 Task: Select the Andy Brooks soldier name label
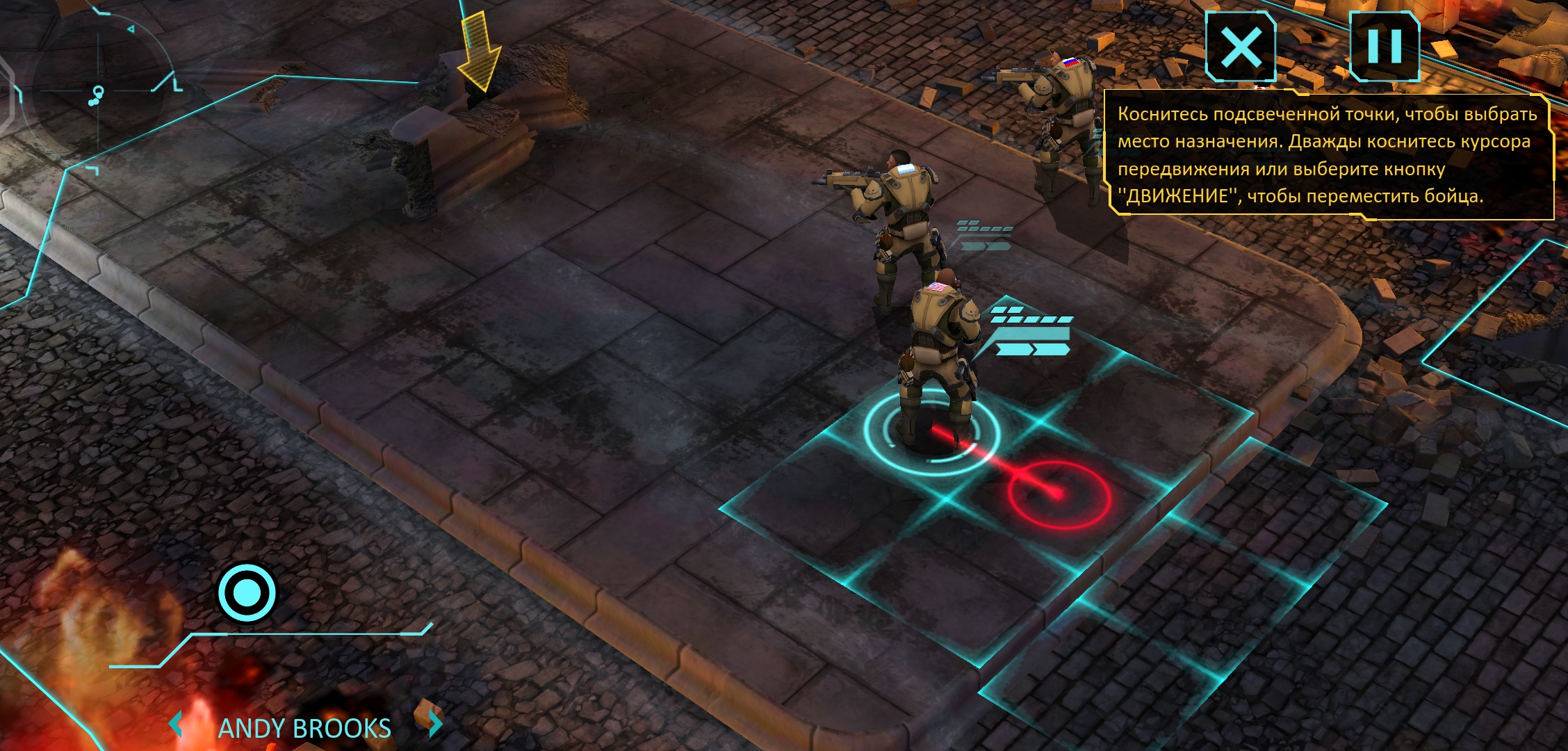[304, 728]
